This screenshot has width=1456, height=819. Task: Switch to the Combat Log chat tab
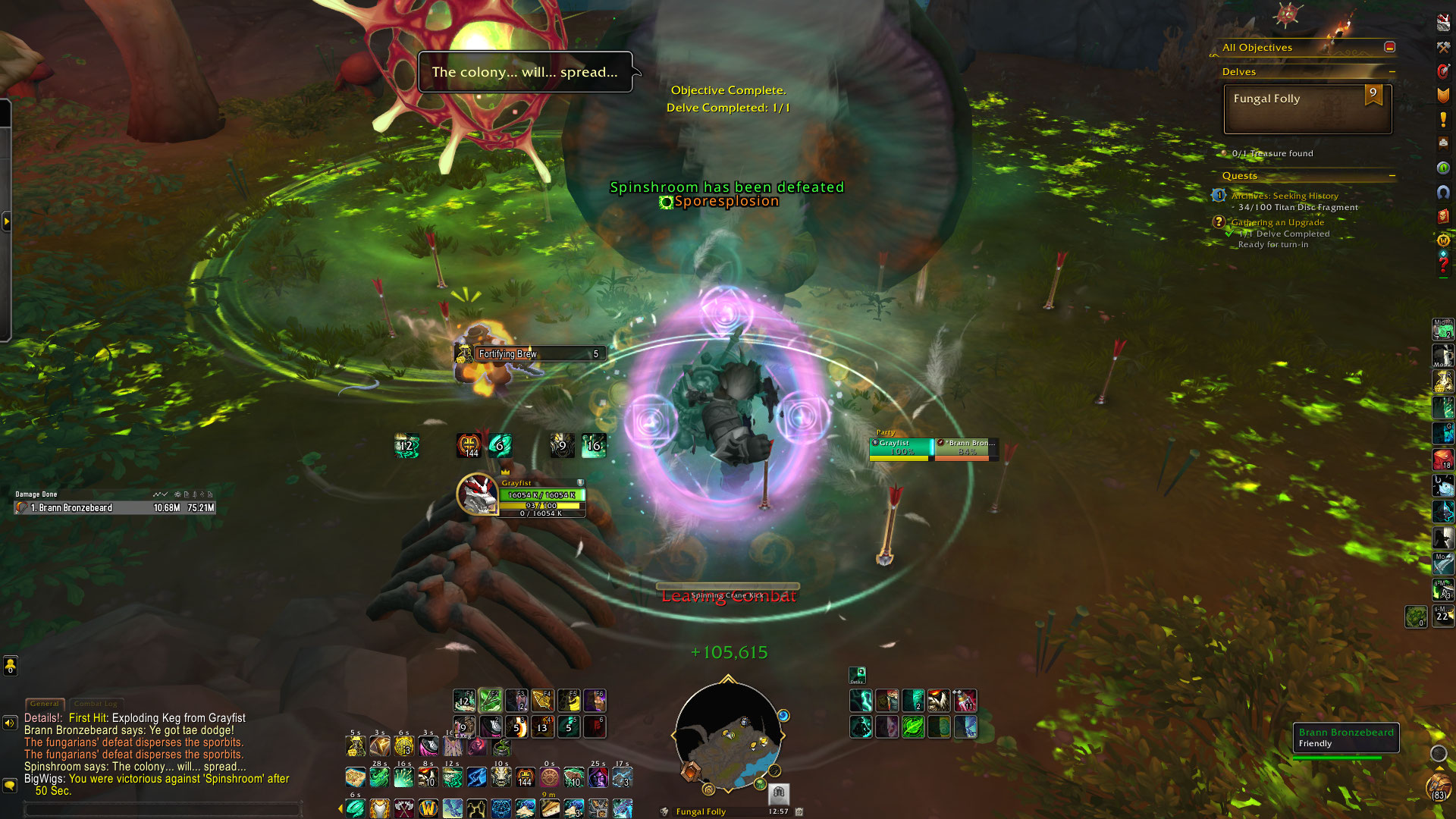coord(96,704)
